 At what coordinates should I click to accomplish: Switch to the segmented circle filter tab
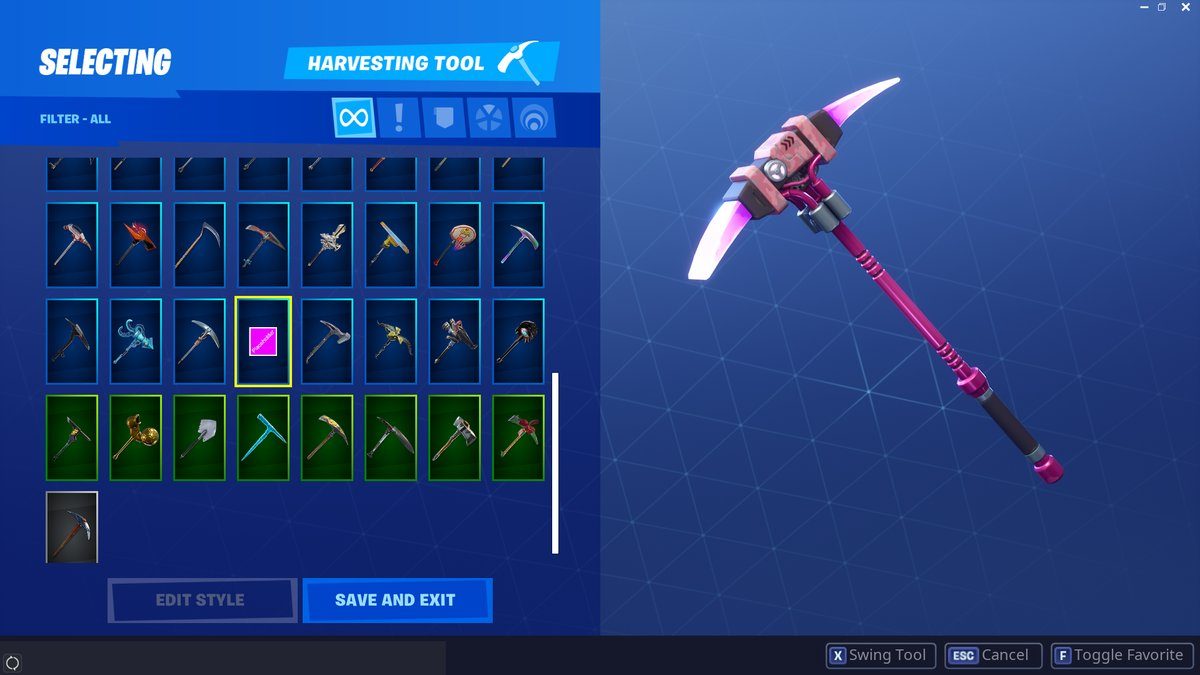(x=489, y=118)
